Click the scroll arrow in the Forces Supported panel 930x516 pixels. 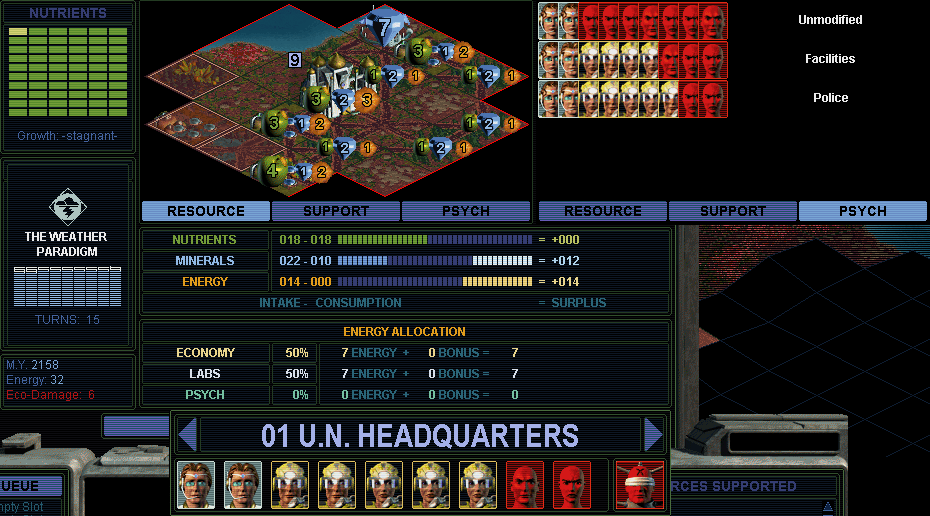[x=827, y=507]
